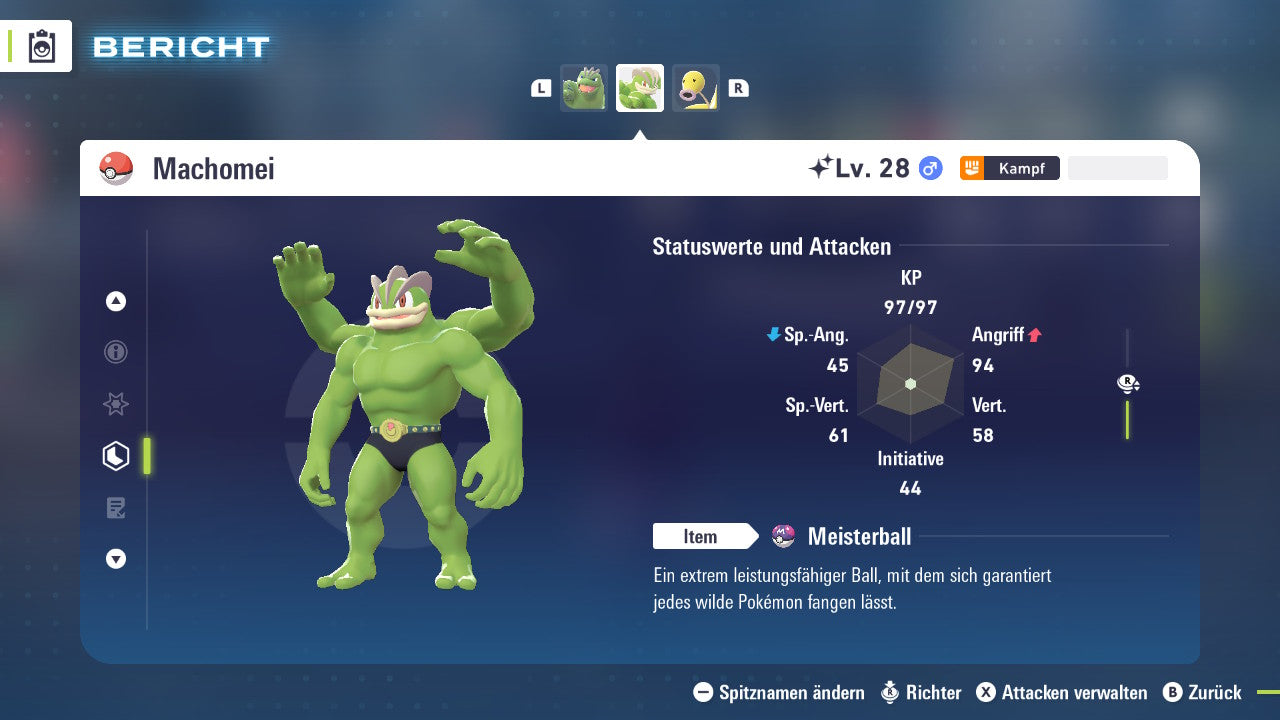Screen dimensions: 1280x720
Task: Expand downward with the sidebar down arrow
Action: coord(116,559)
